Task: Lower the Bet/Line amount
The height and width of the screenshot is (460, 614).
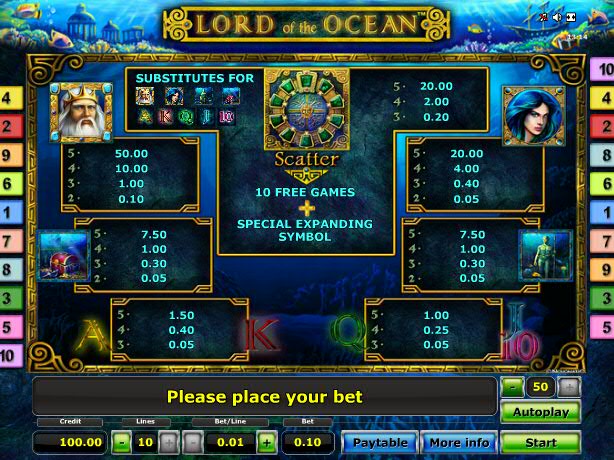Action: pos(191,441)
